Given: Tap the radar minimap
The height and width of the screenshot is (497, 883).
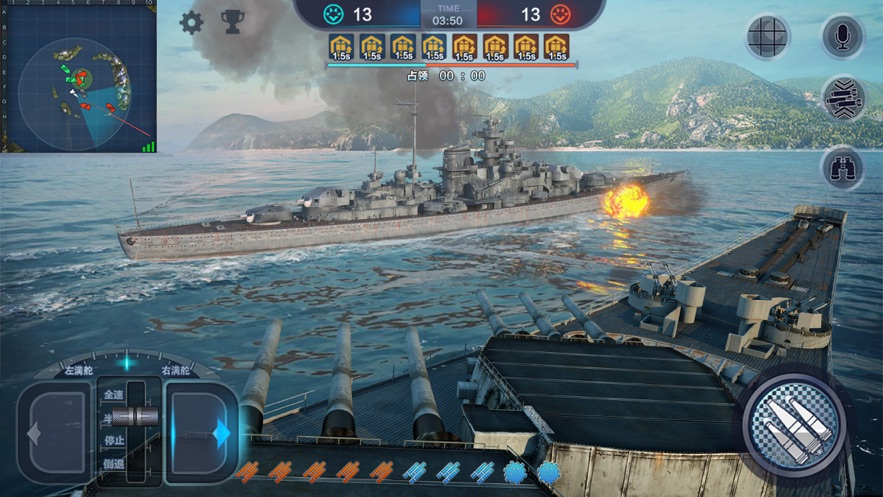Looking at the screenshot, I should point(78,77).
